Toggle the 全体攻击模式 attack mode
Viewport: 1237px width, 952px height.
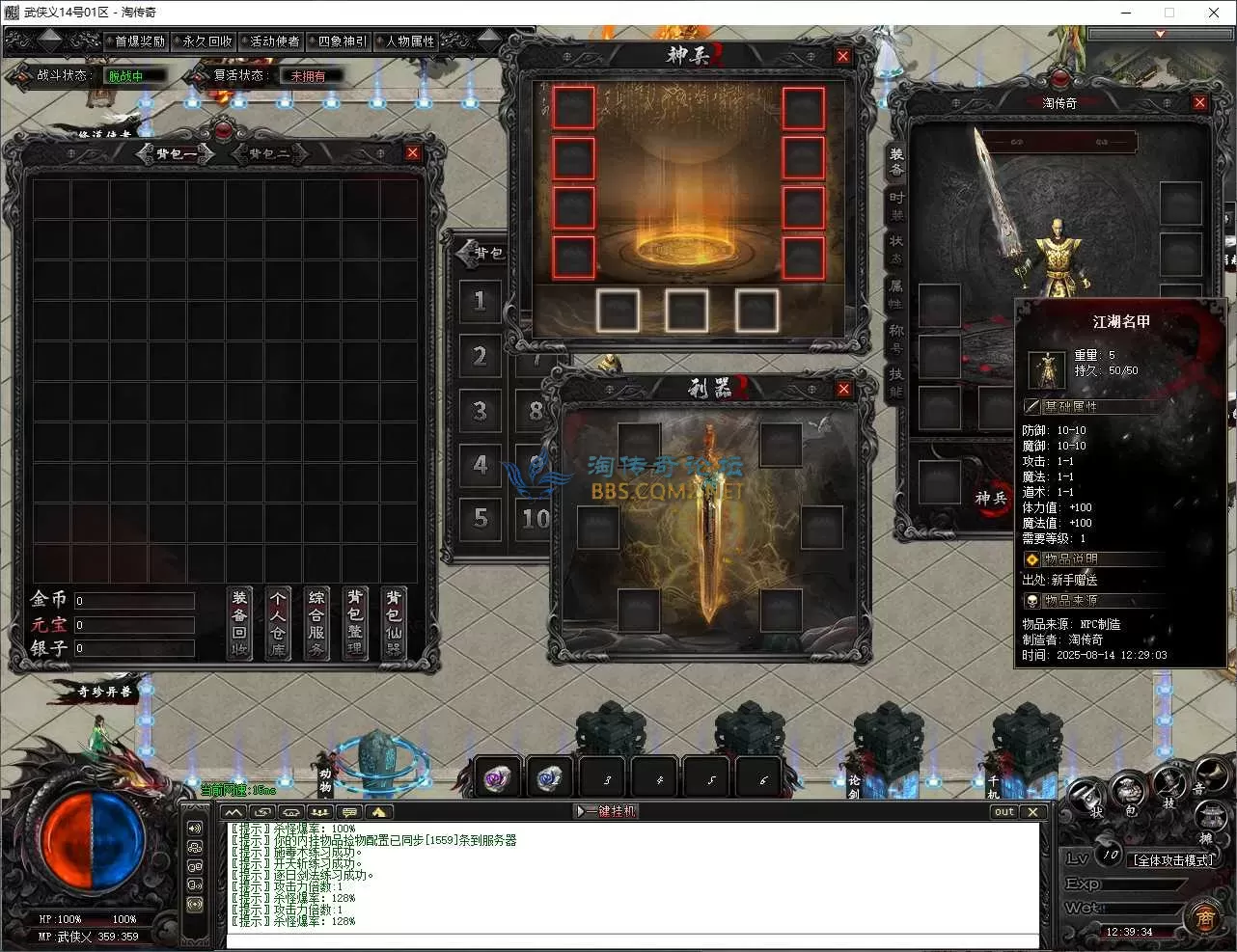coord(1174,859)
